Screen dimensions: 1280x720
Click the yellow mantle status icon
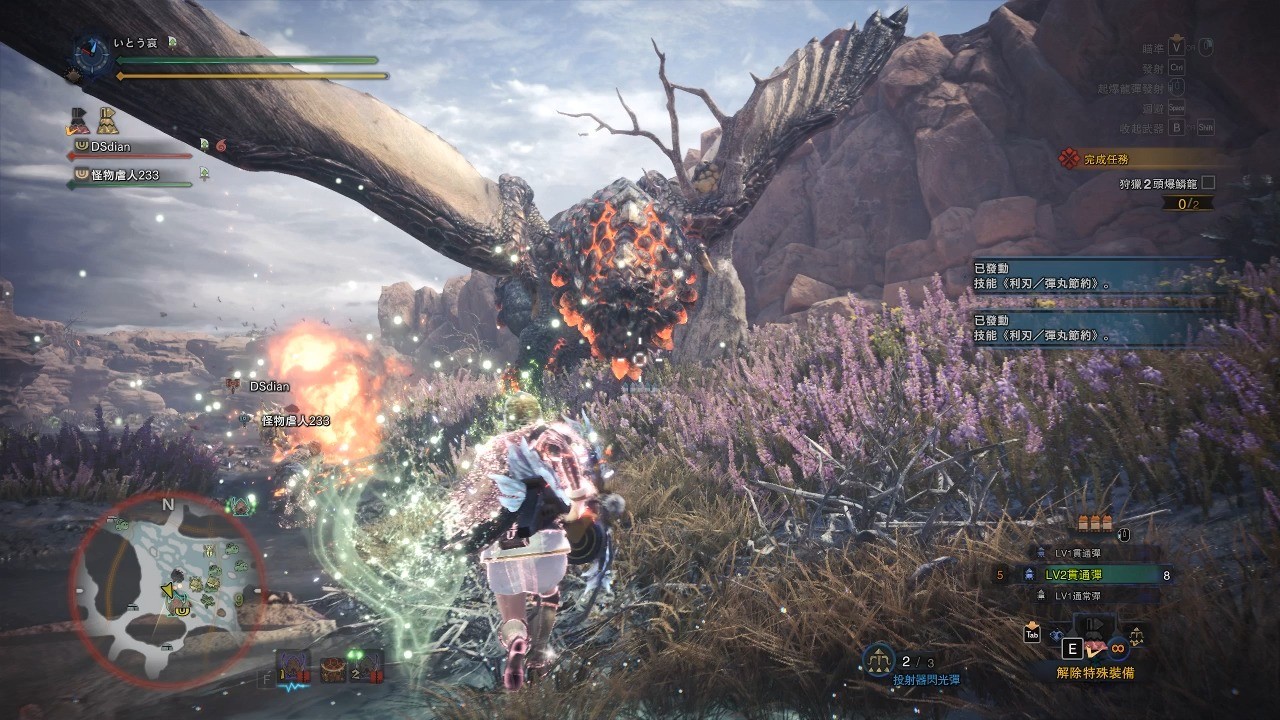(x=107, y=121)
